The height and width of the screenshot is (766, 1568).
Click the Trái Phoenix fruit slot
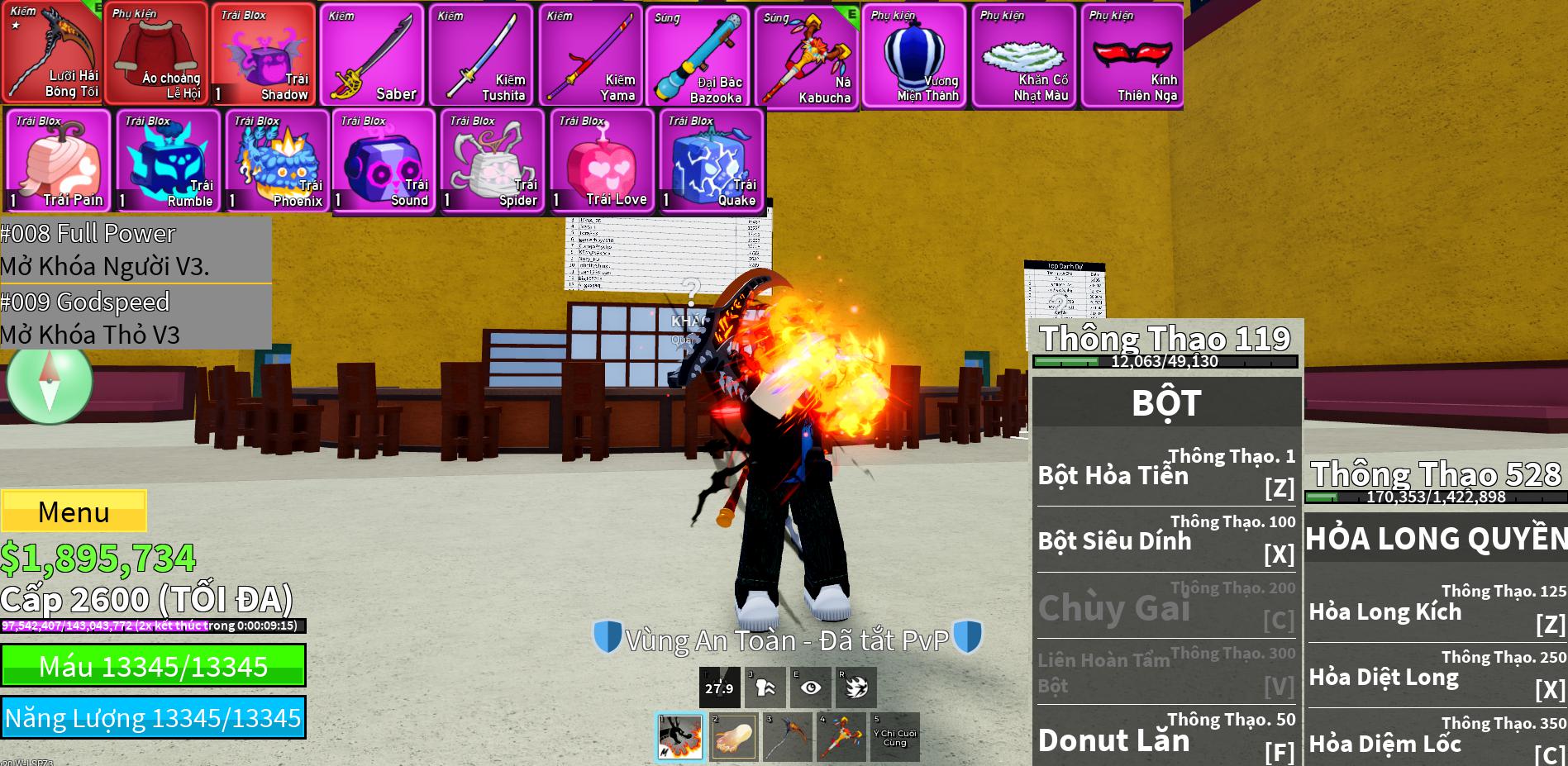277,161
